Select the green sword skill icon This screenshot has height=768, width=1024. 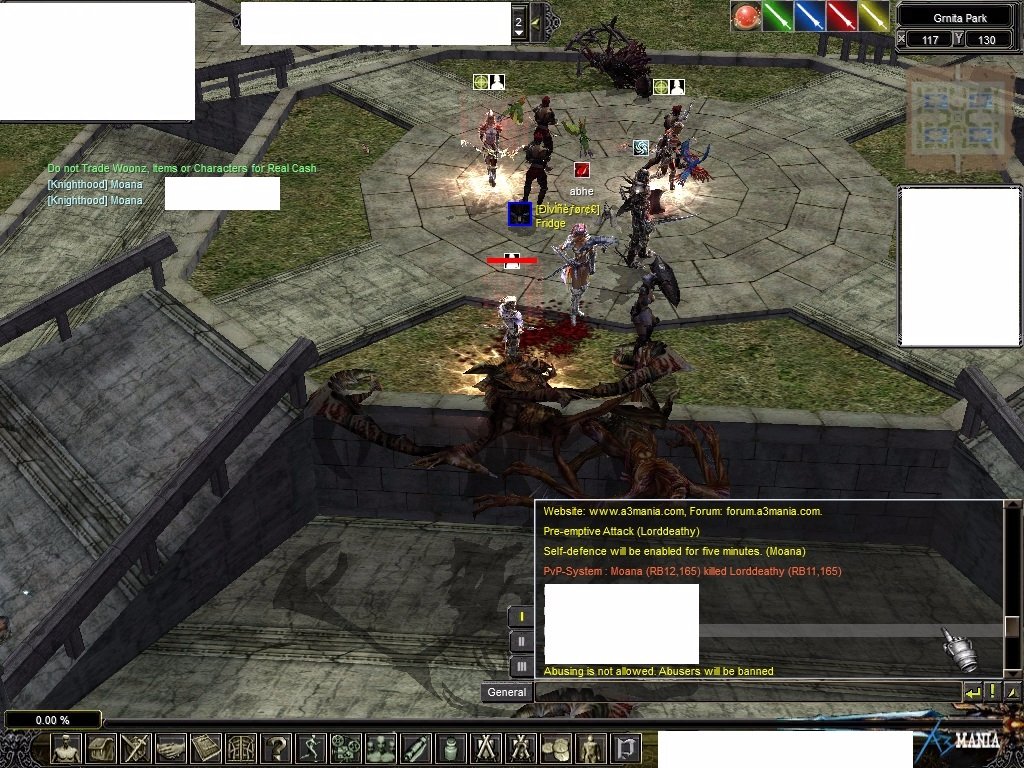(x=778, y=16)
